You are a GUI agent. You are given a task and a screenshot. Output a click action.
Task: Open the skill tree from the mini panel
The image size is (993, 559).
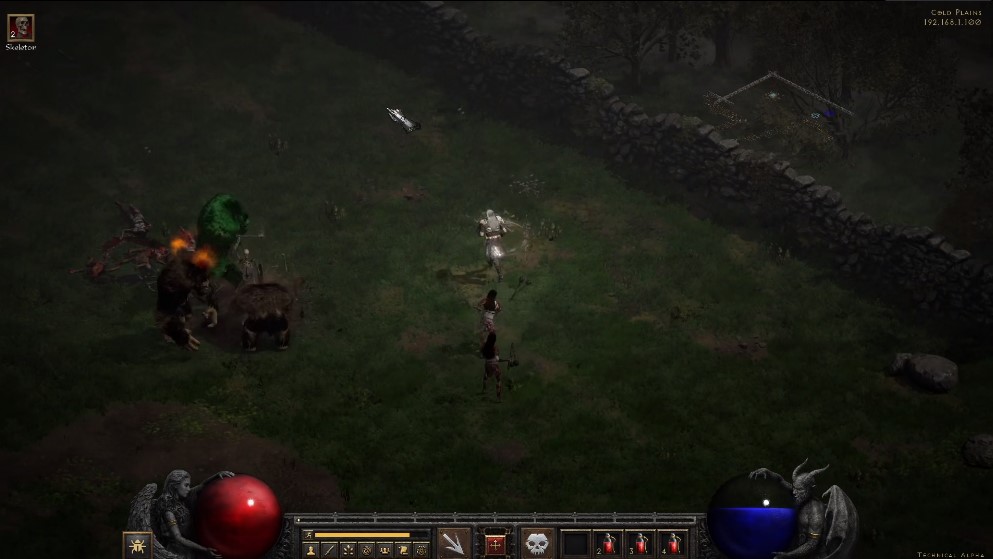(x=348, y=550)
